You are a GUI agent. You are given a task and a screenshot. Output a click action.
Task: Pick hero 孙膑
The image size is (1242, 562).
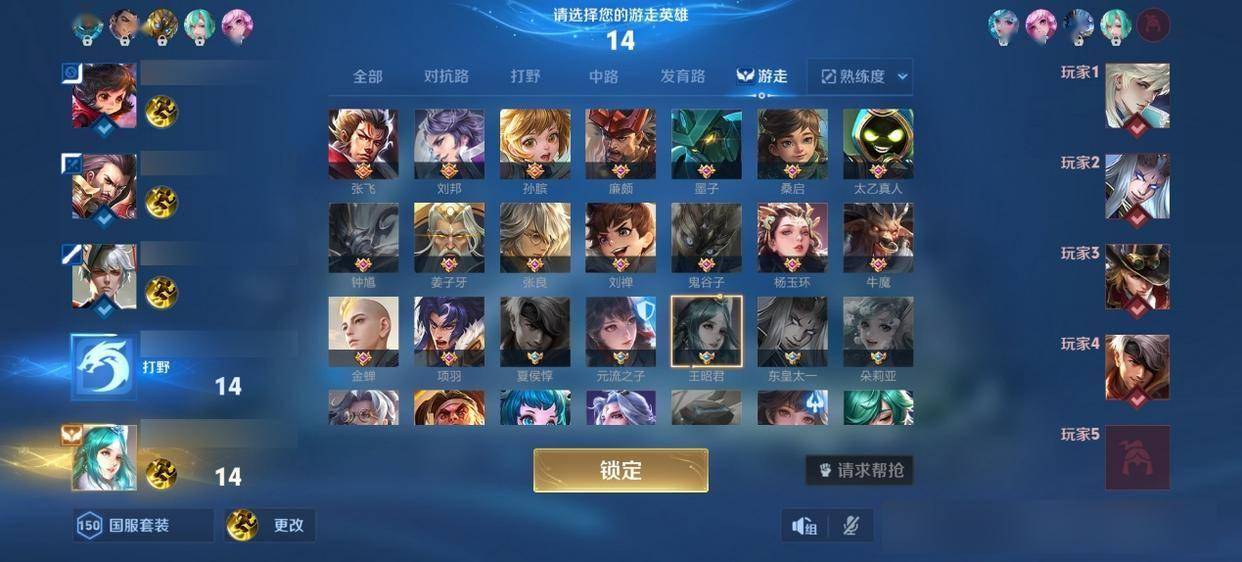pos(535,144)
